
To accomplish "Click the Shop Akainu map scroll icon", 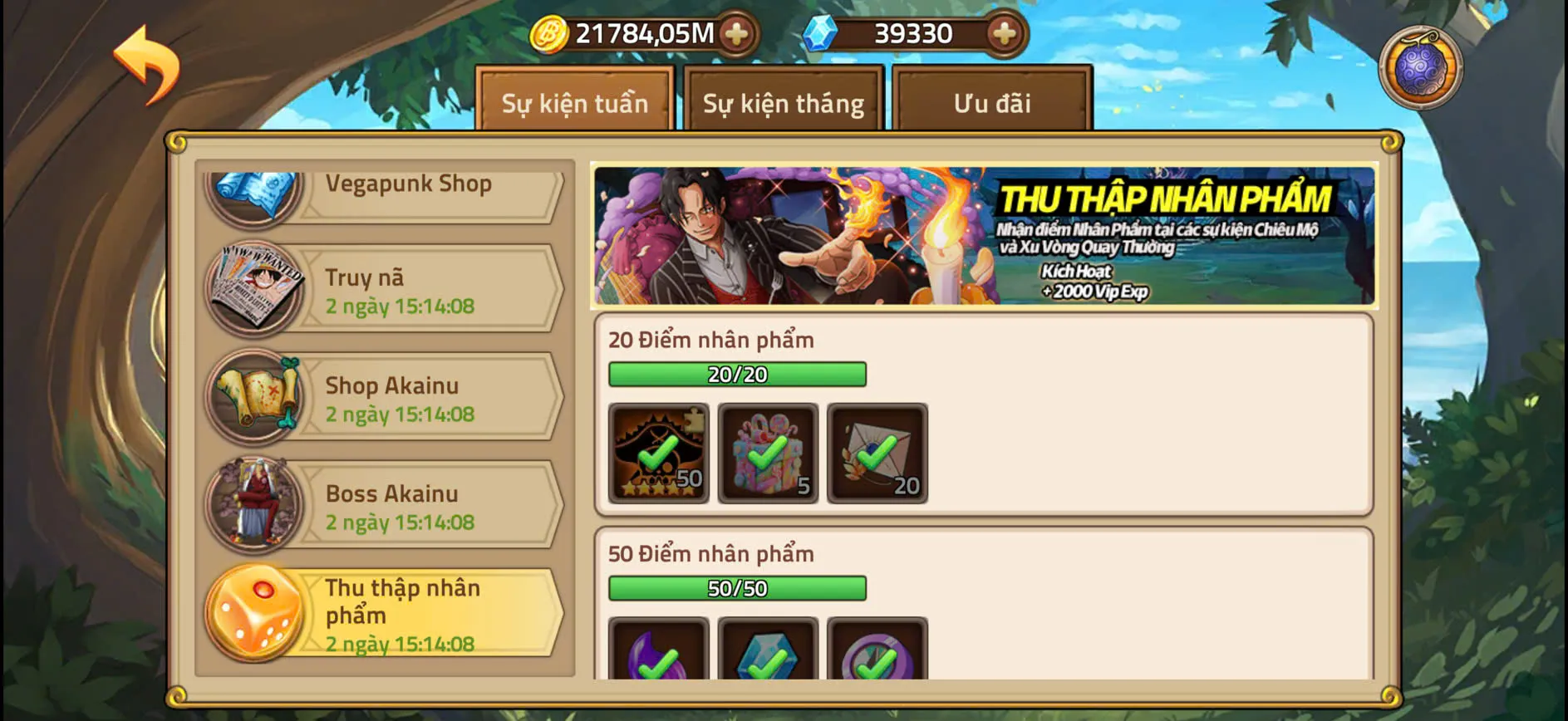I will pyautogui.click(x=253, y=396).
